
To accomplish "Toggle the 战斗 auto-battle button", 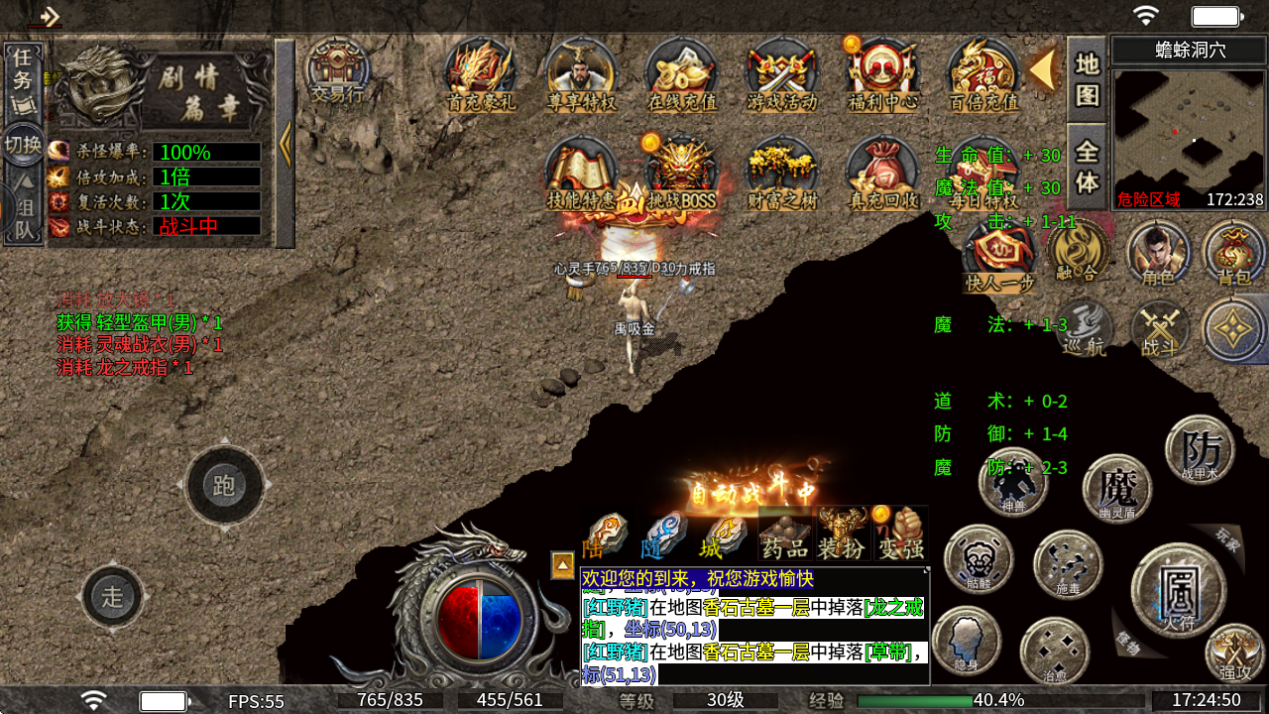I will pyautogui.click(x=1160, y=330).
